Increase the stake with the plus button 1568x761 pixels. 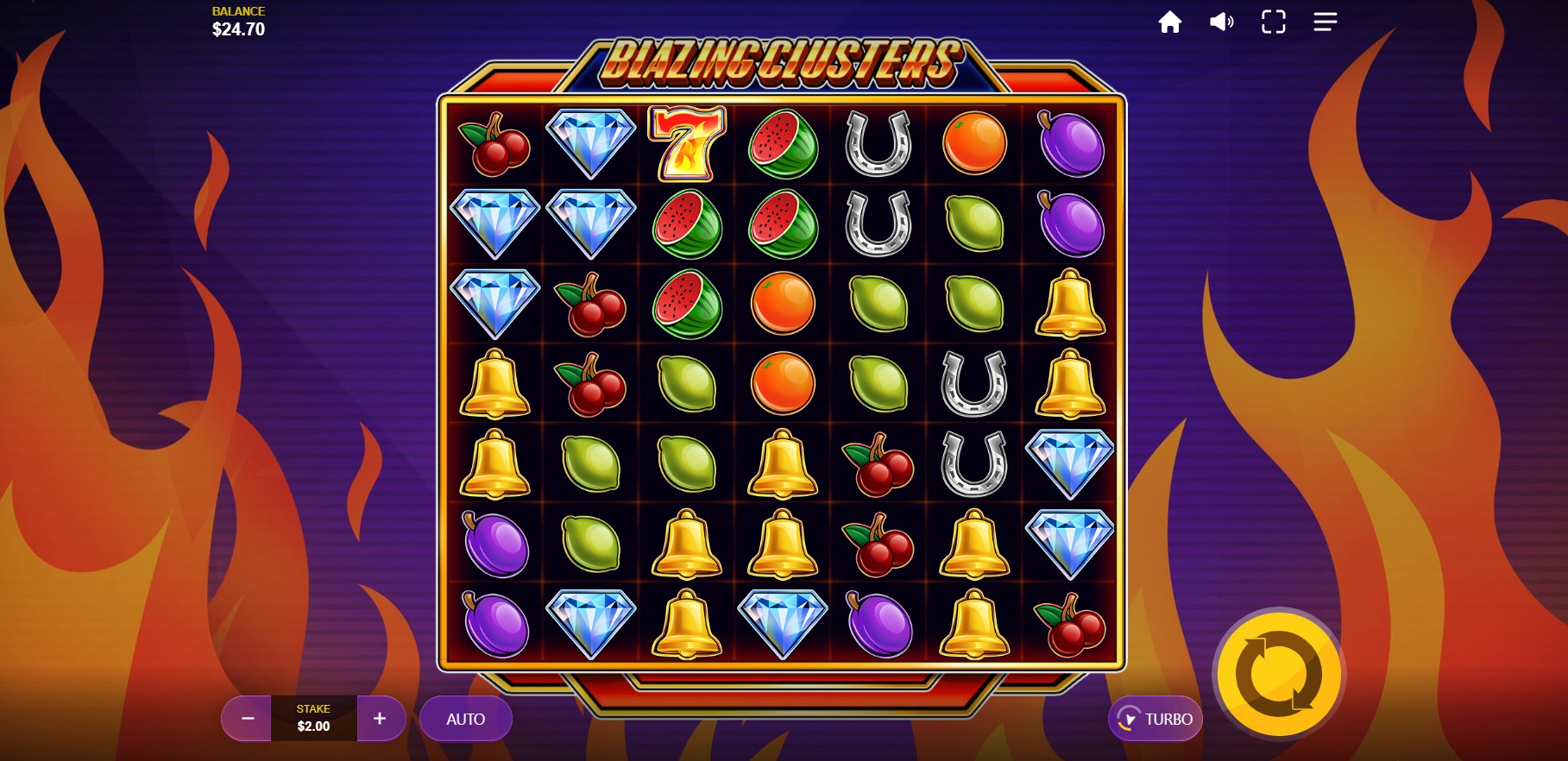coord(380,718)
